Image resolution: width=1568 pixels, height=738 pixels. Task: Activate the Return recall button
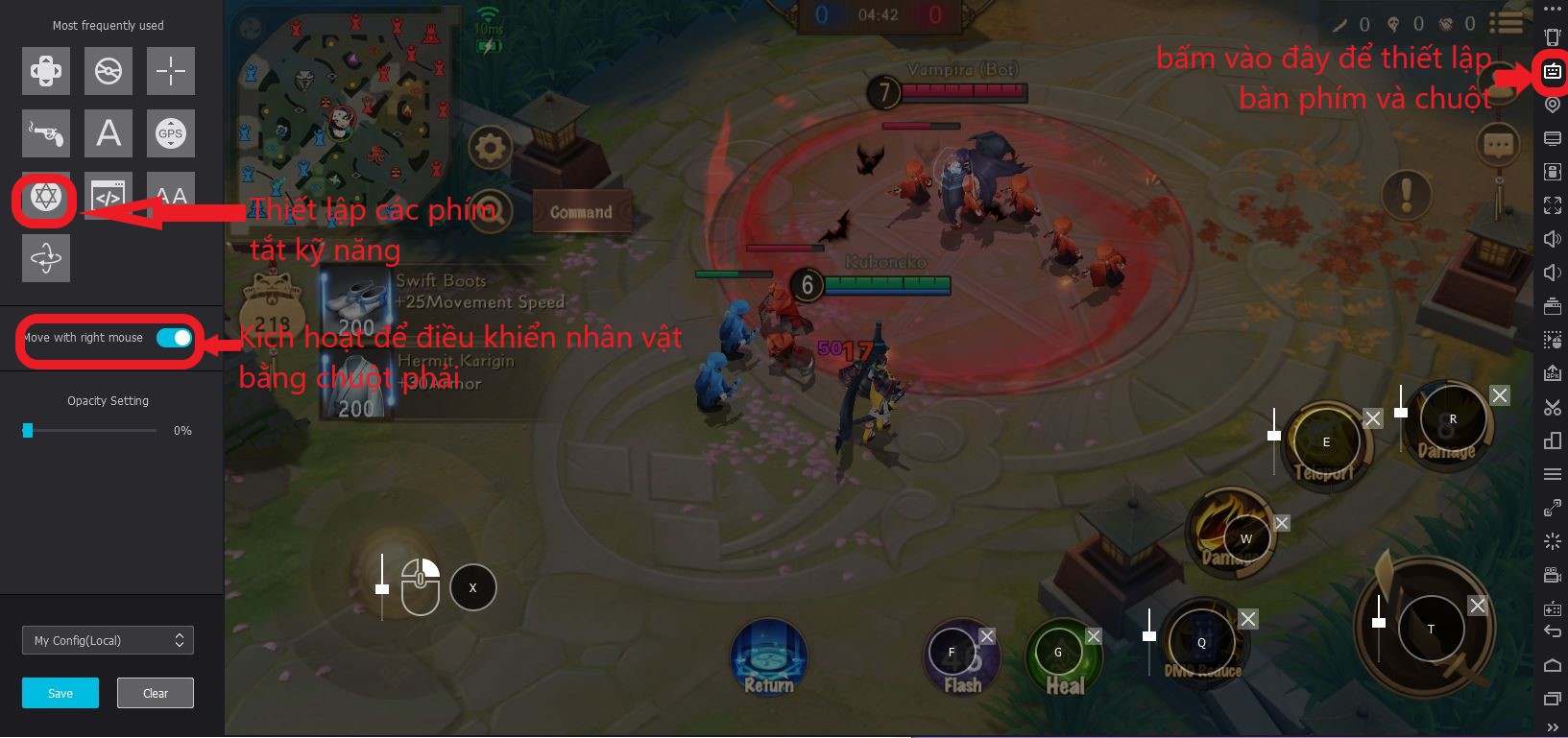point(768,658)
